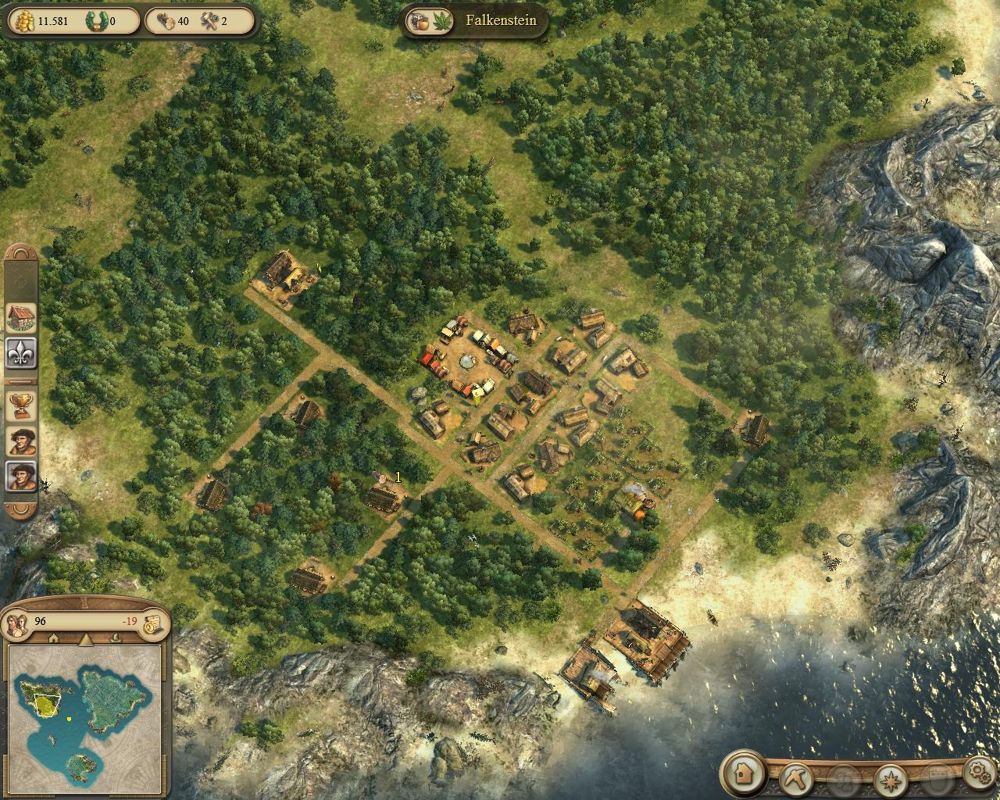Open the gears options menu
Screen dimensions: 1000x800
980,772
